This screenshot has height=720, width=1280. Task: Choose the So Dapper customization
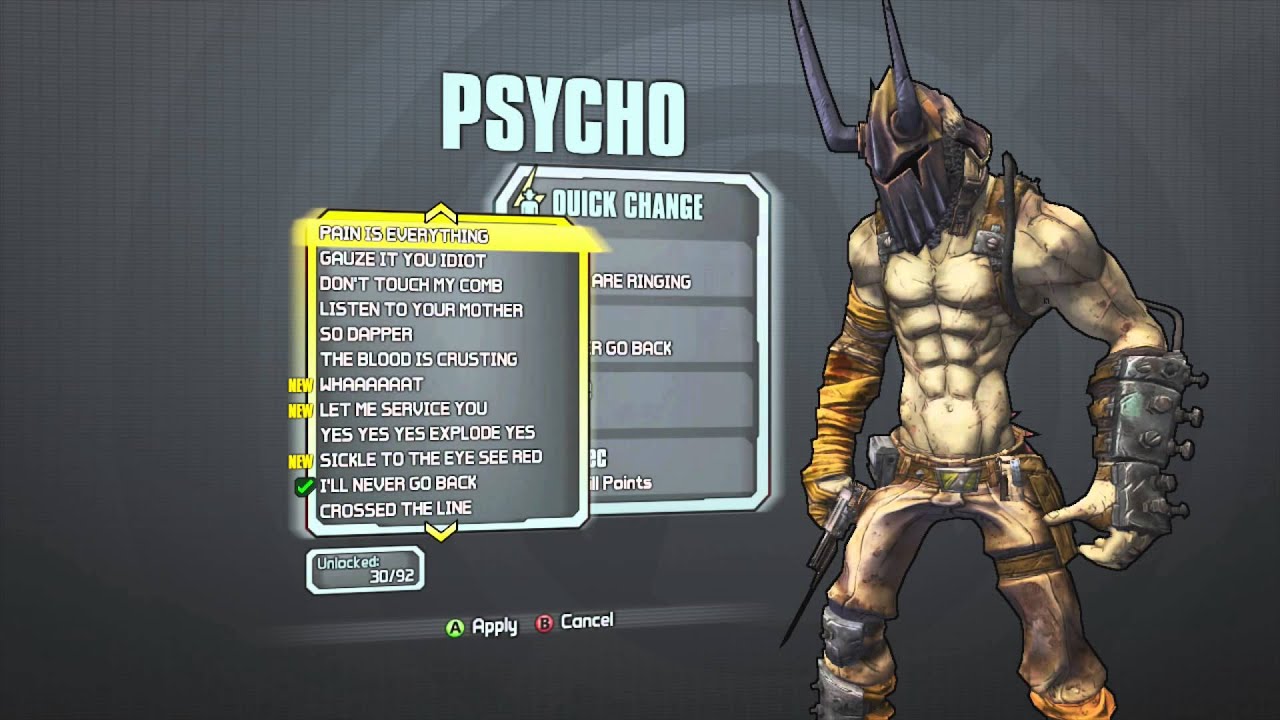coord(366,334)
